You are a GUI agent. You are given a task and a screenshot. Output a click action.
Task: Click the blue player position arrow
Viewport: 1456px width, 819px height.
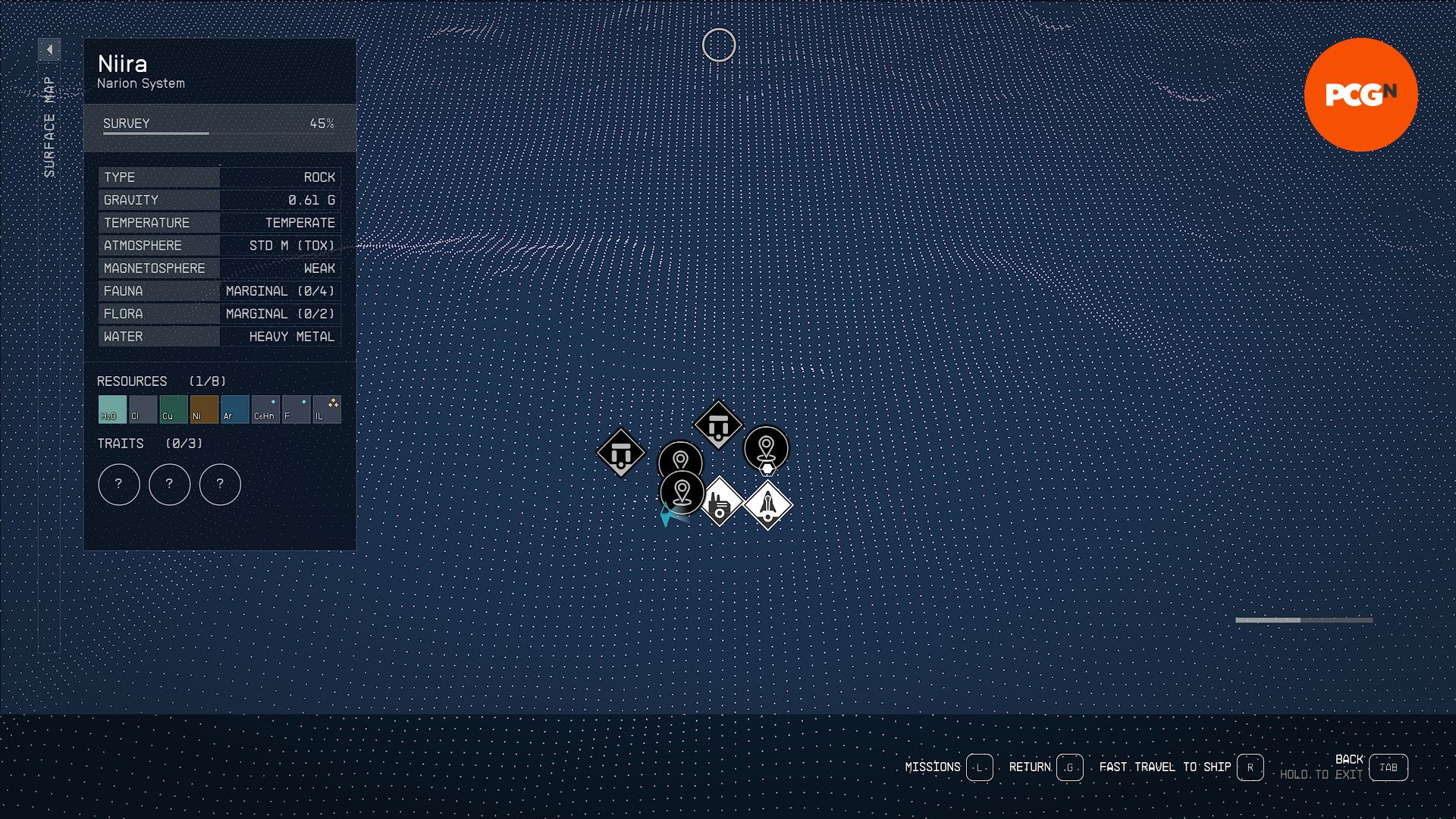click(x=666, y=517)
